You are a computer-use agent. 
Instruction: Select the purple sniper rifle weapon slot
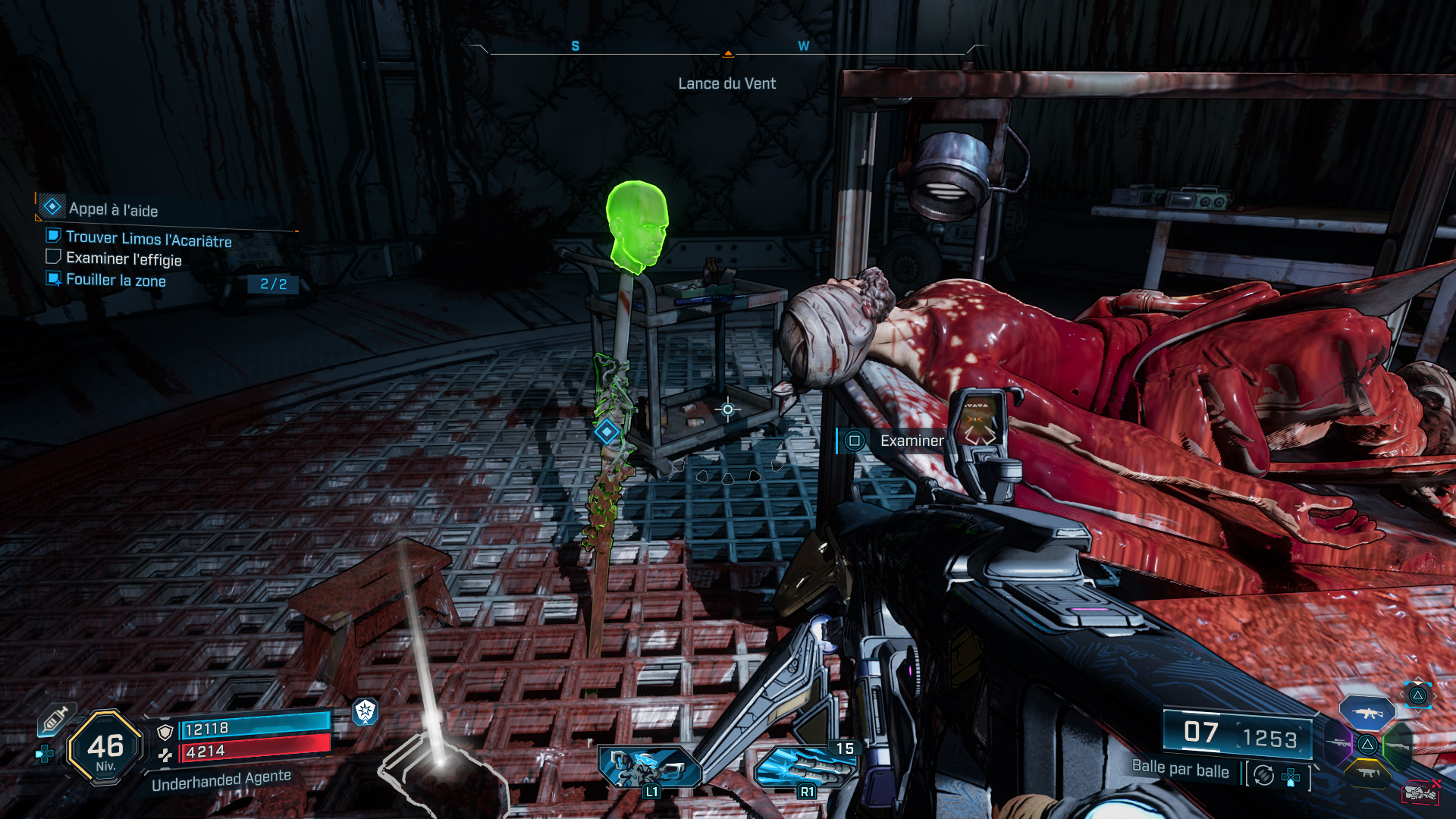coord(1339,743)
